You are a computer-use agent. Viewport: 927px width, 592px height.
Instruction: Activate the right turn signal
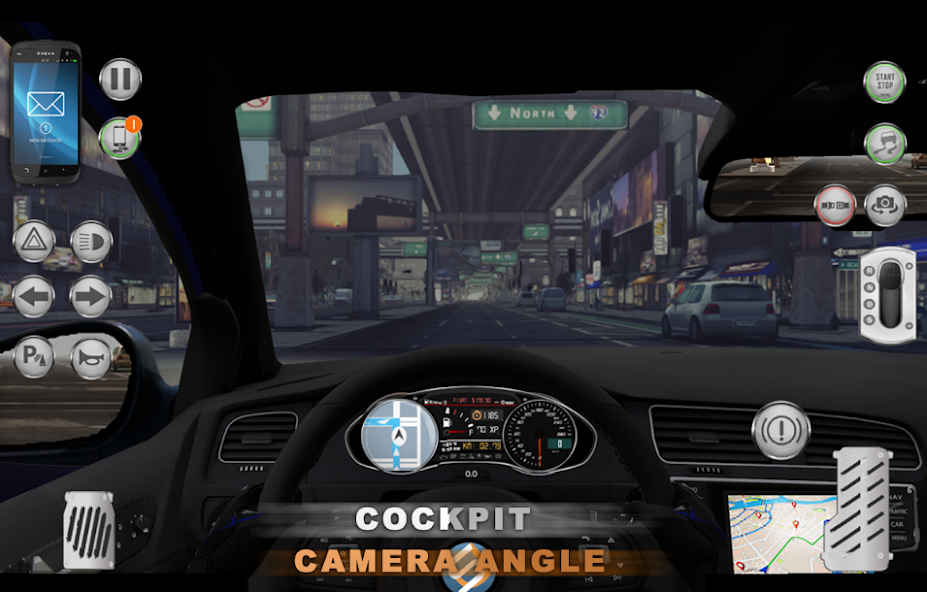91,297
